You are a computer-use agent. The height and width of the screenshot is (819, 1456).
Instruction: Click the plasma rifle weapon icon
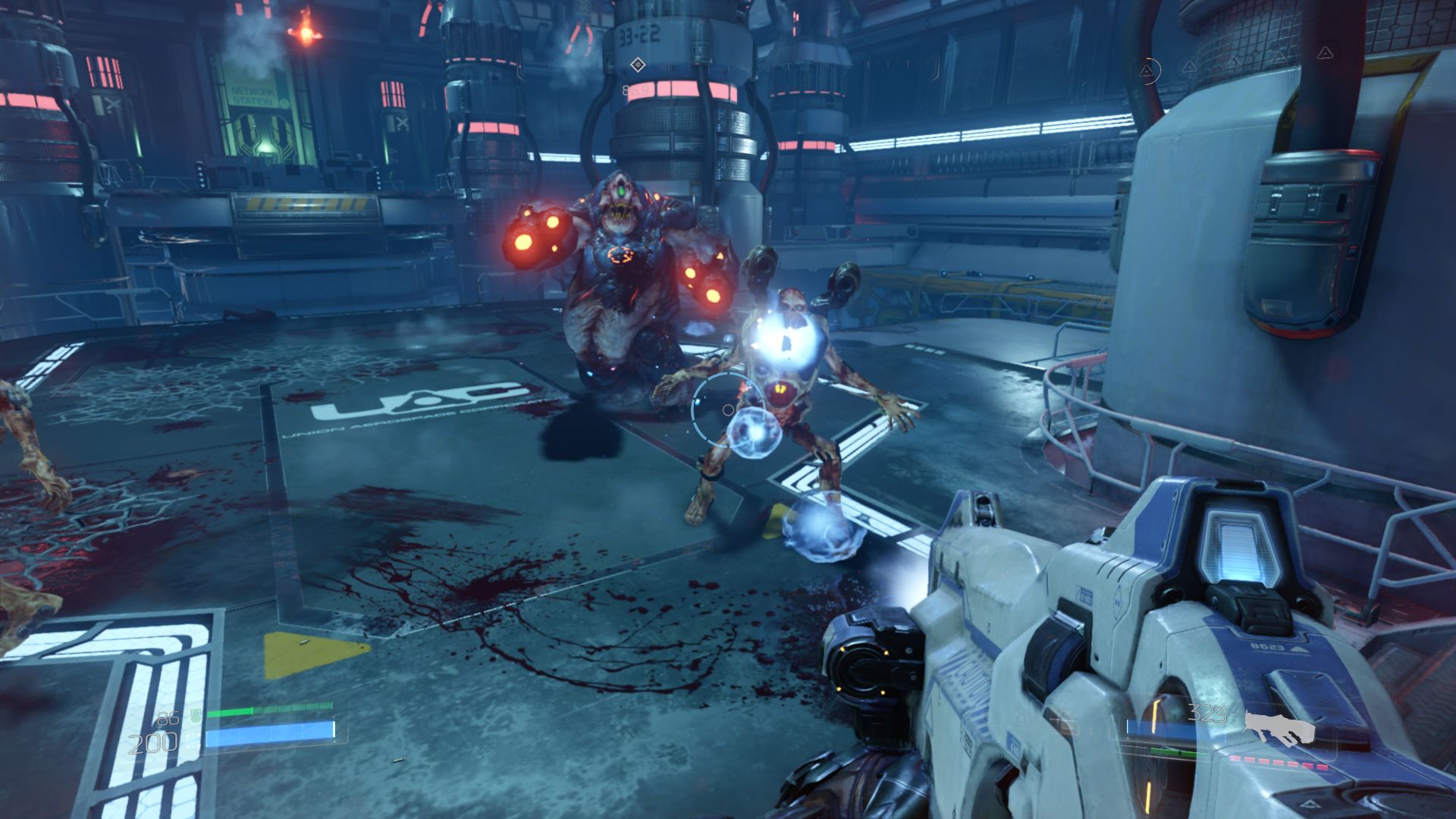(1279, 728)
